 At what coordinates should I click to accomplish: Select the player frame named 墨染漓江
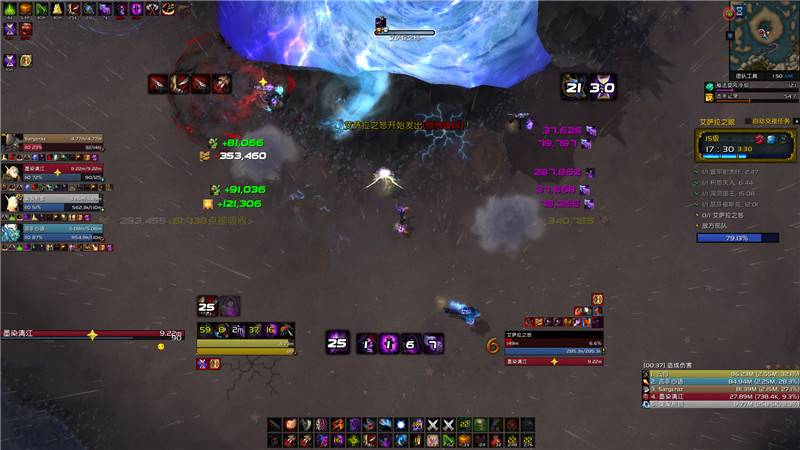pyautogui.click(x=91, y=335)
